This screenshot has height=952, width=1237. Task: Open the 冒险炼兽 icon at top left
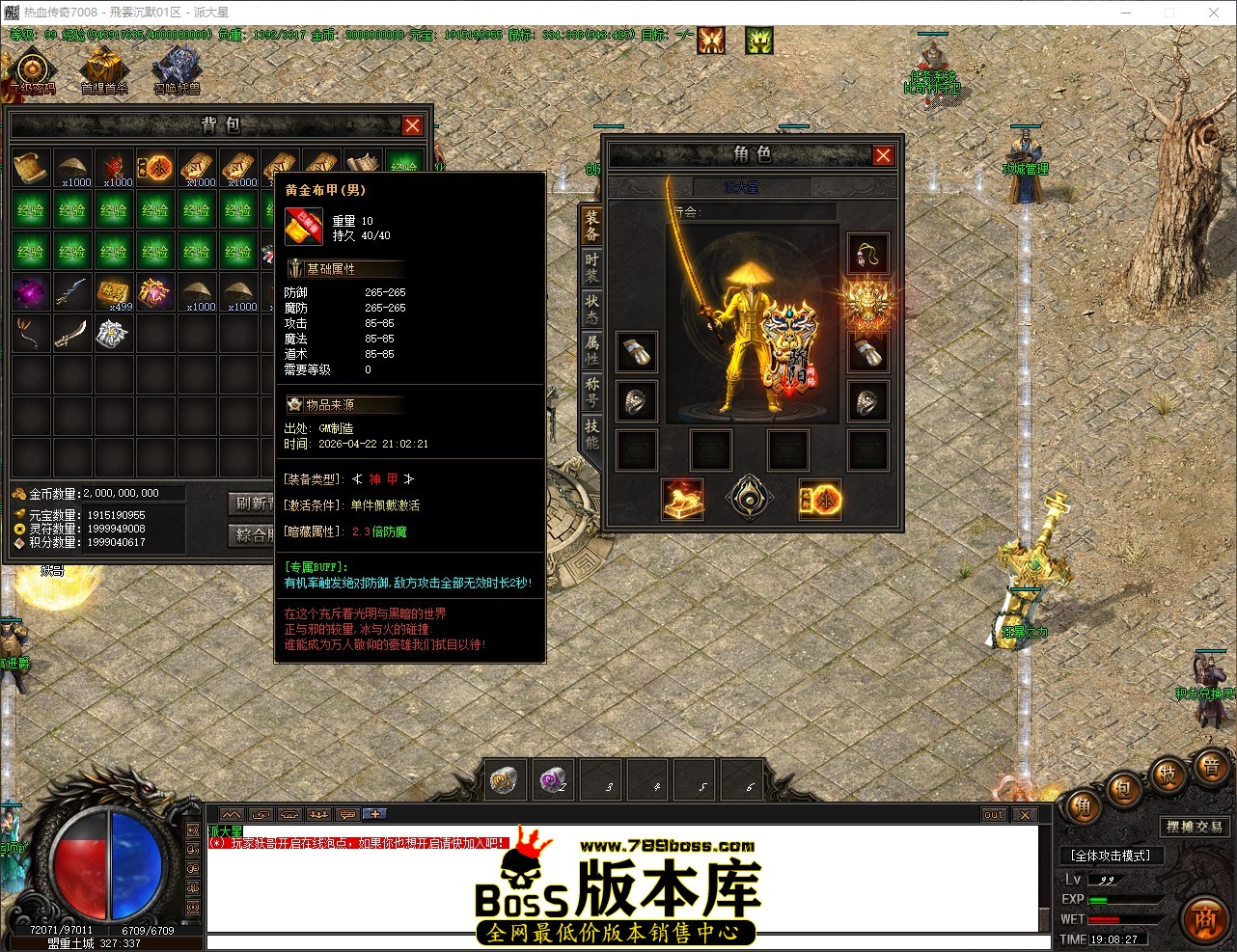177,68
